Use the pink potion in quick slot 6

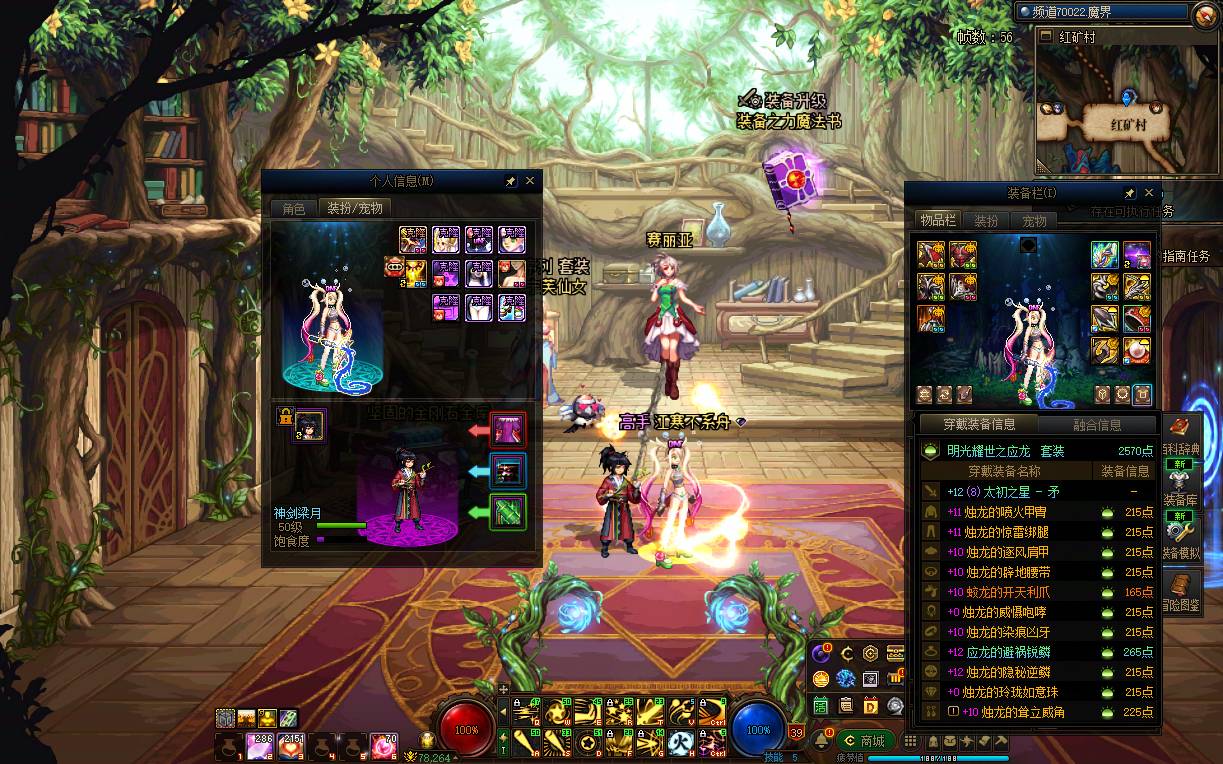[383, 746]
